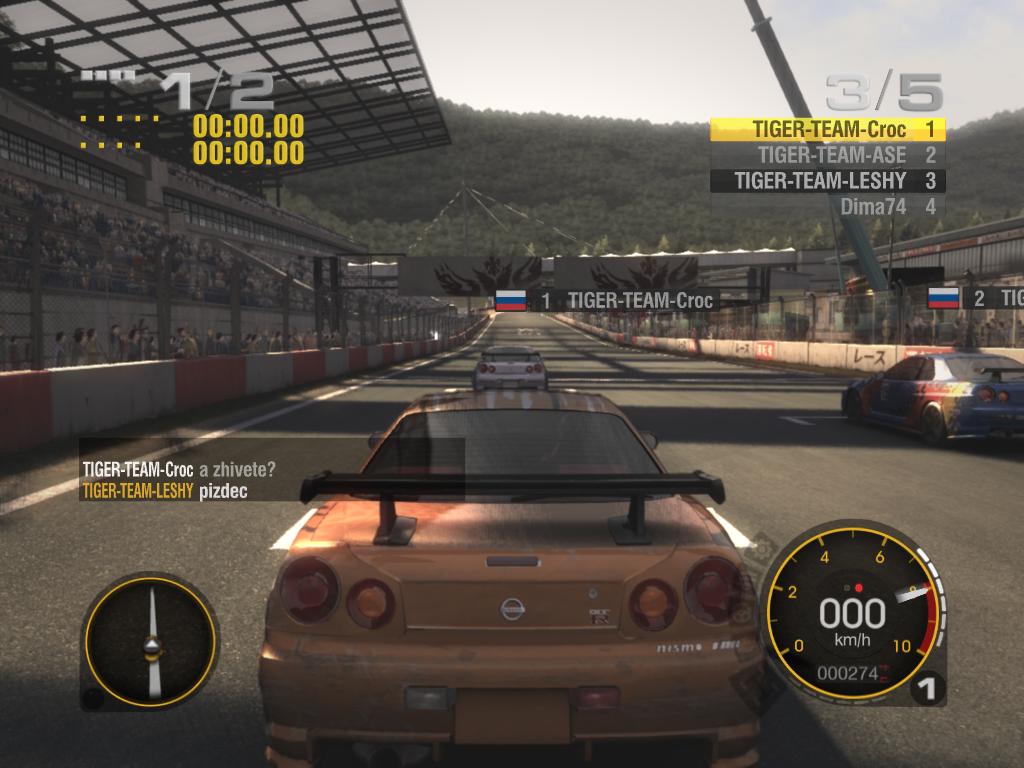This screenshot has height=768, width=1024.
Task: Click the round yellow-ringed needle gauge
Action: click(x=151, y=641)
